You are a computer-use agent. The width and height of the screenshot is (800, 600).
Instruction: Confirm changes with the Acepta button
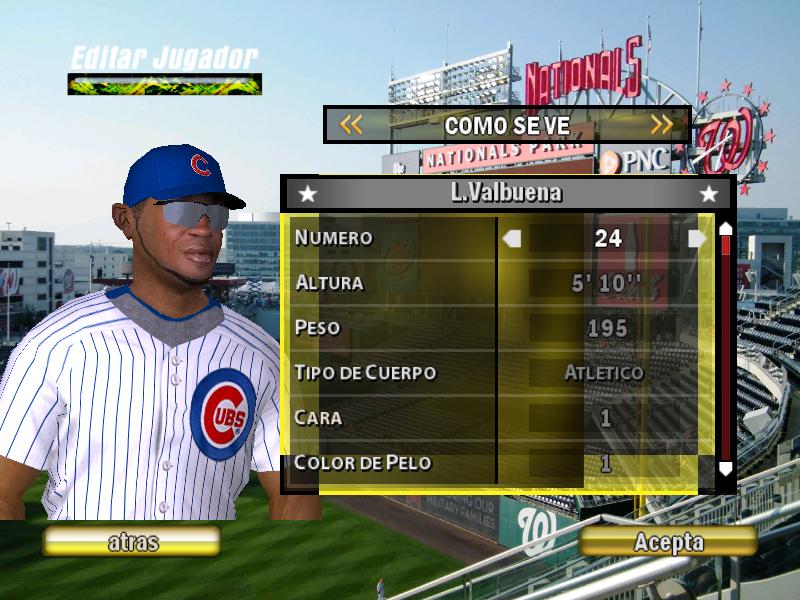coord(668,542)
